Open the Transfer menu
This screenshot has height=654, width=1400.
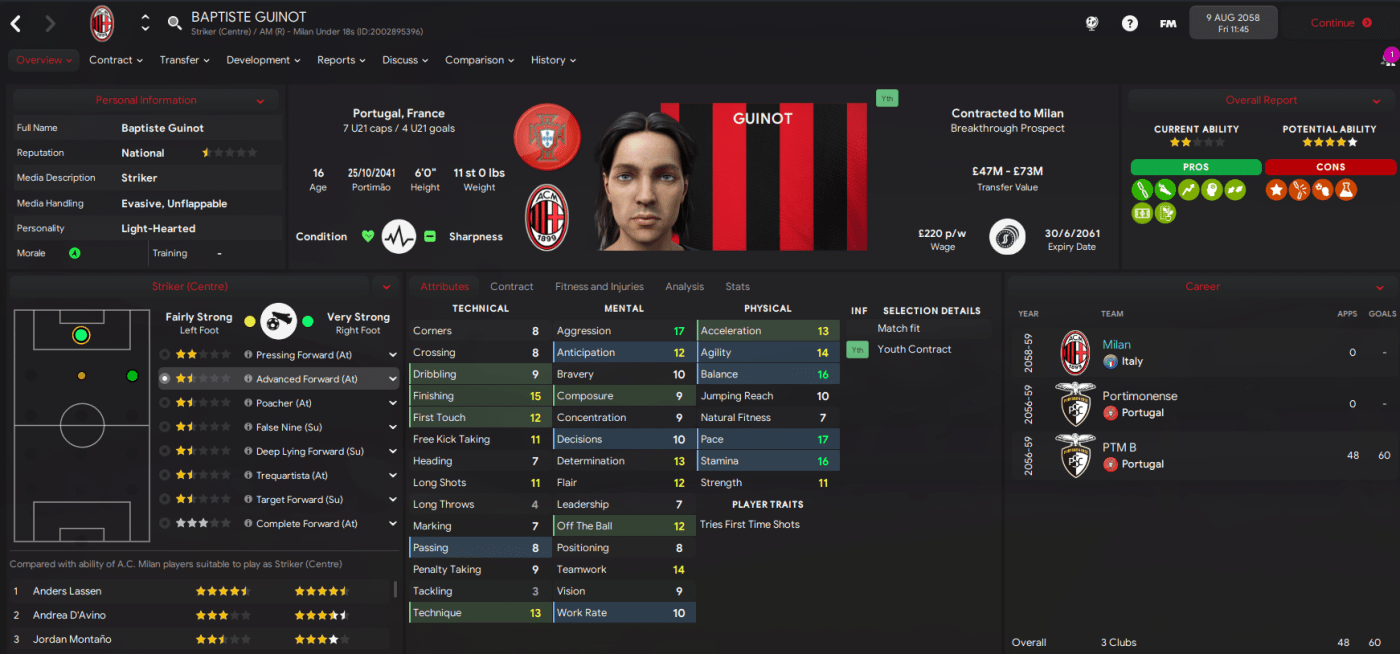(x=184, y=60)
